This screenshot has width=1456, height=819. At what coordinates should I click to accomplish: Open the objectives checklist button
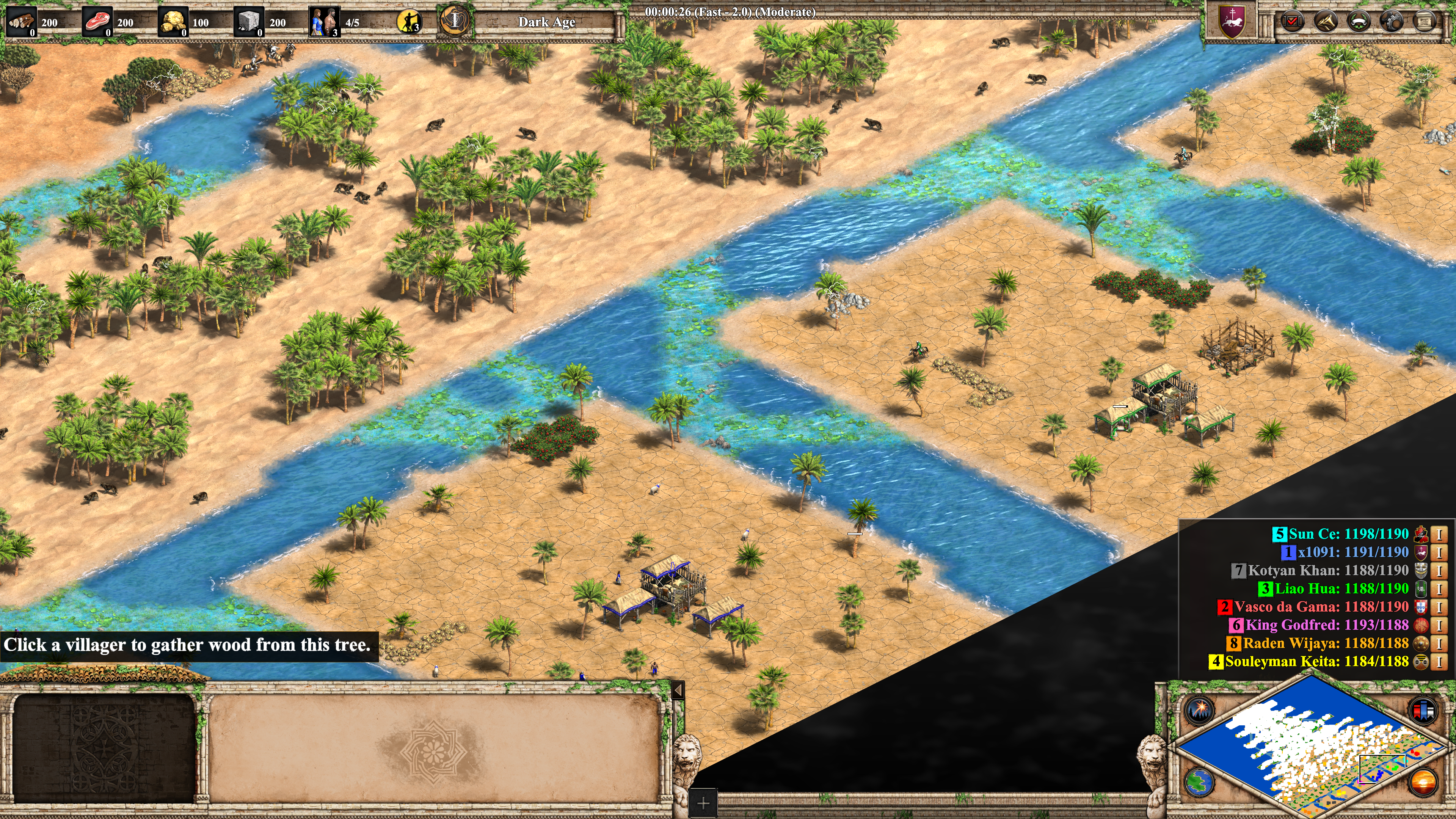click(1291, 22)
